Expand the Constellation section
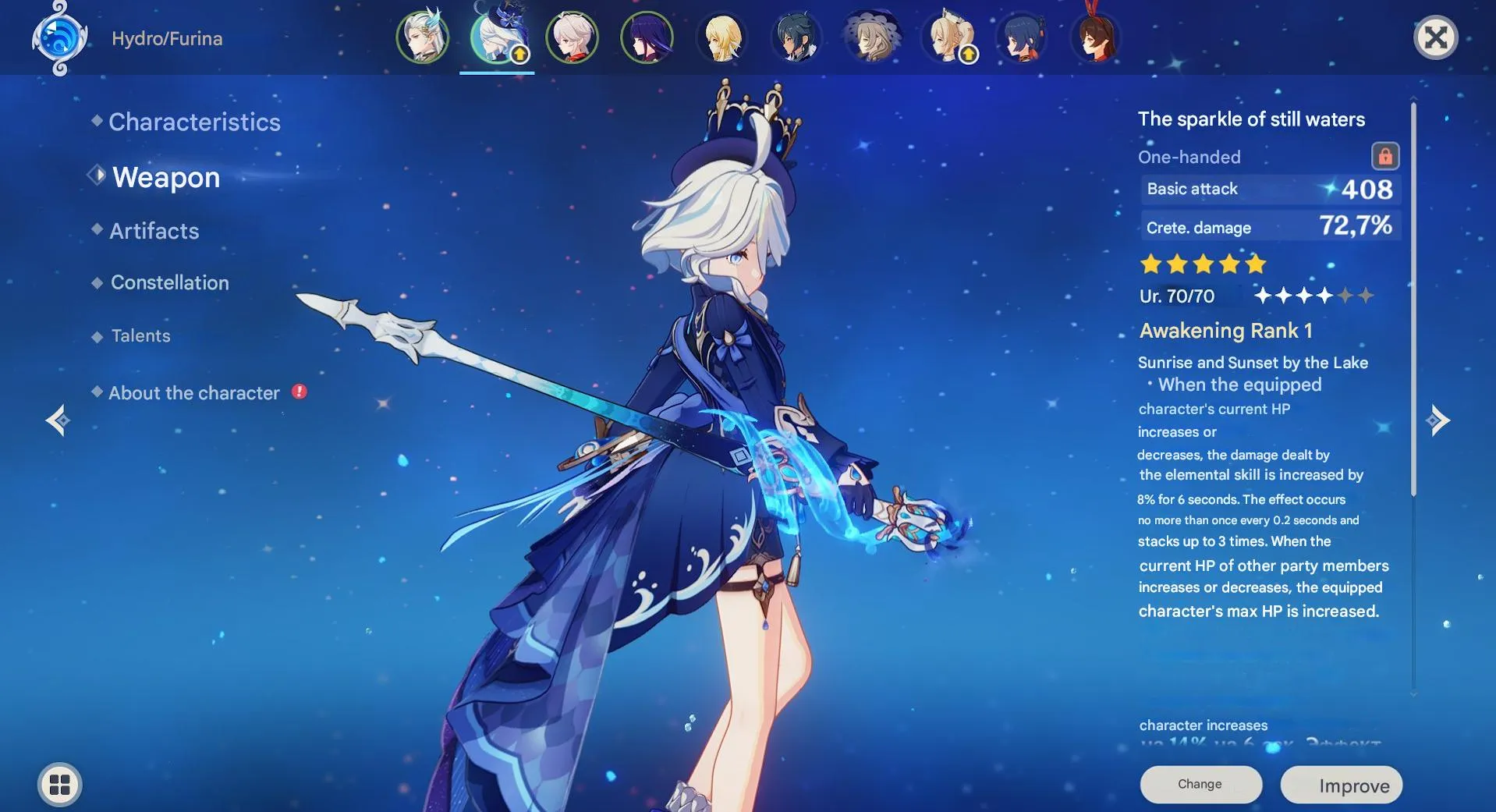The image size is (1496, 812). click(x=170, y=282)
